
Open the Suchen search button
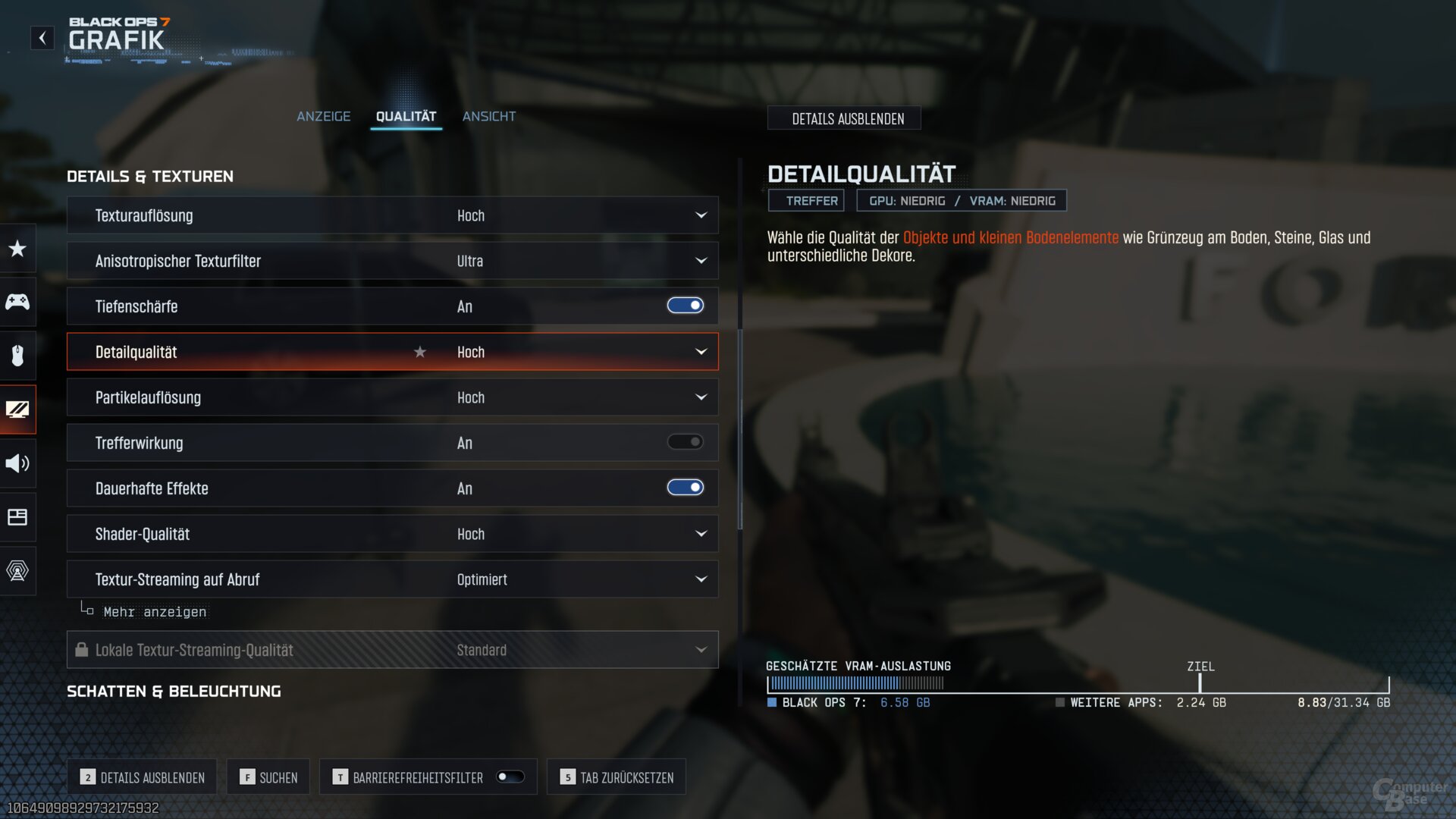(x=268, y=777)
